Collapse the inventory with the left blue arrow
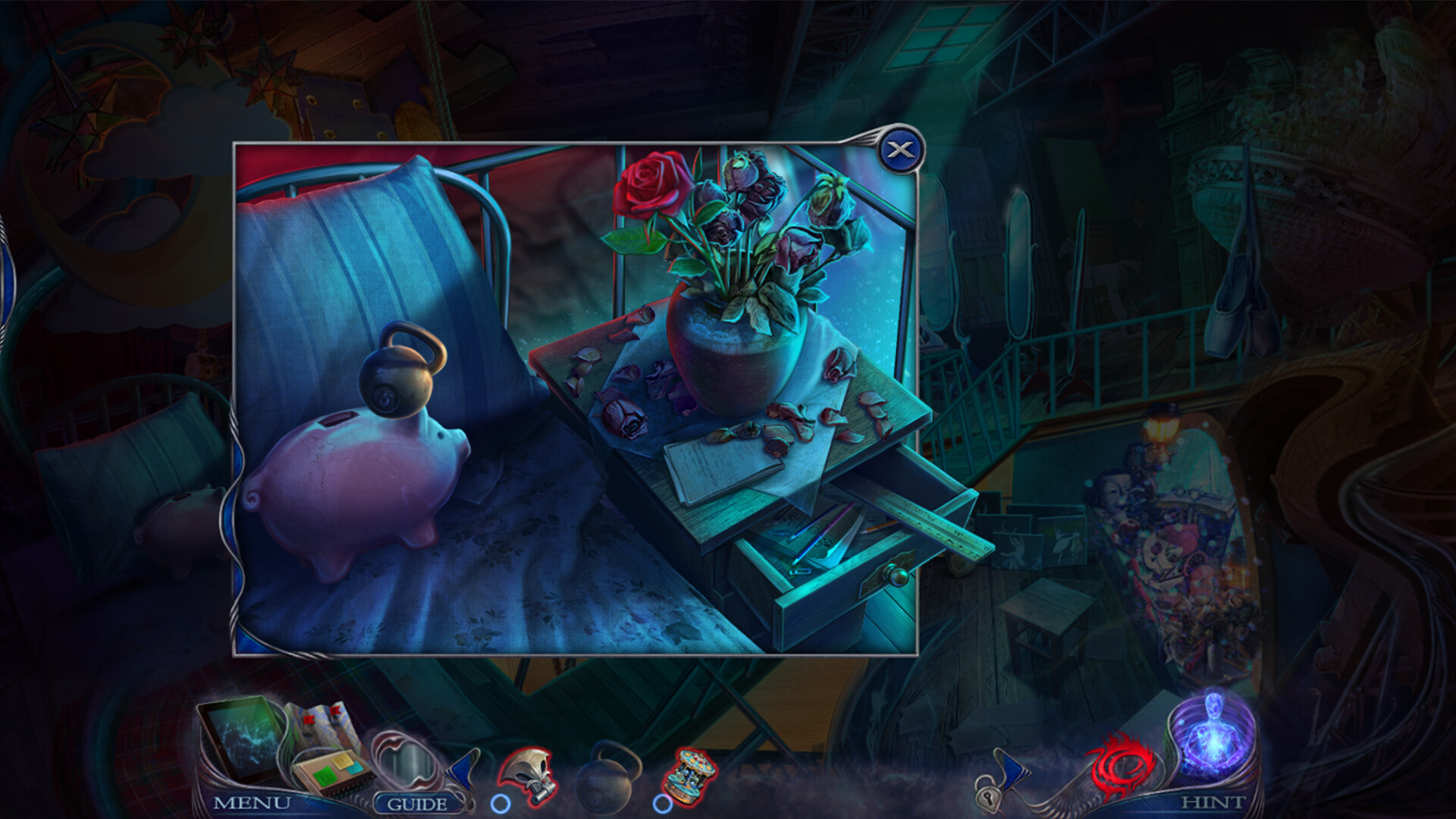1456x819 pixels. coord(465,770)
